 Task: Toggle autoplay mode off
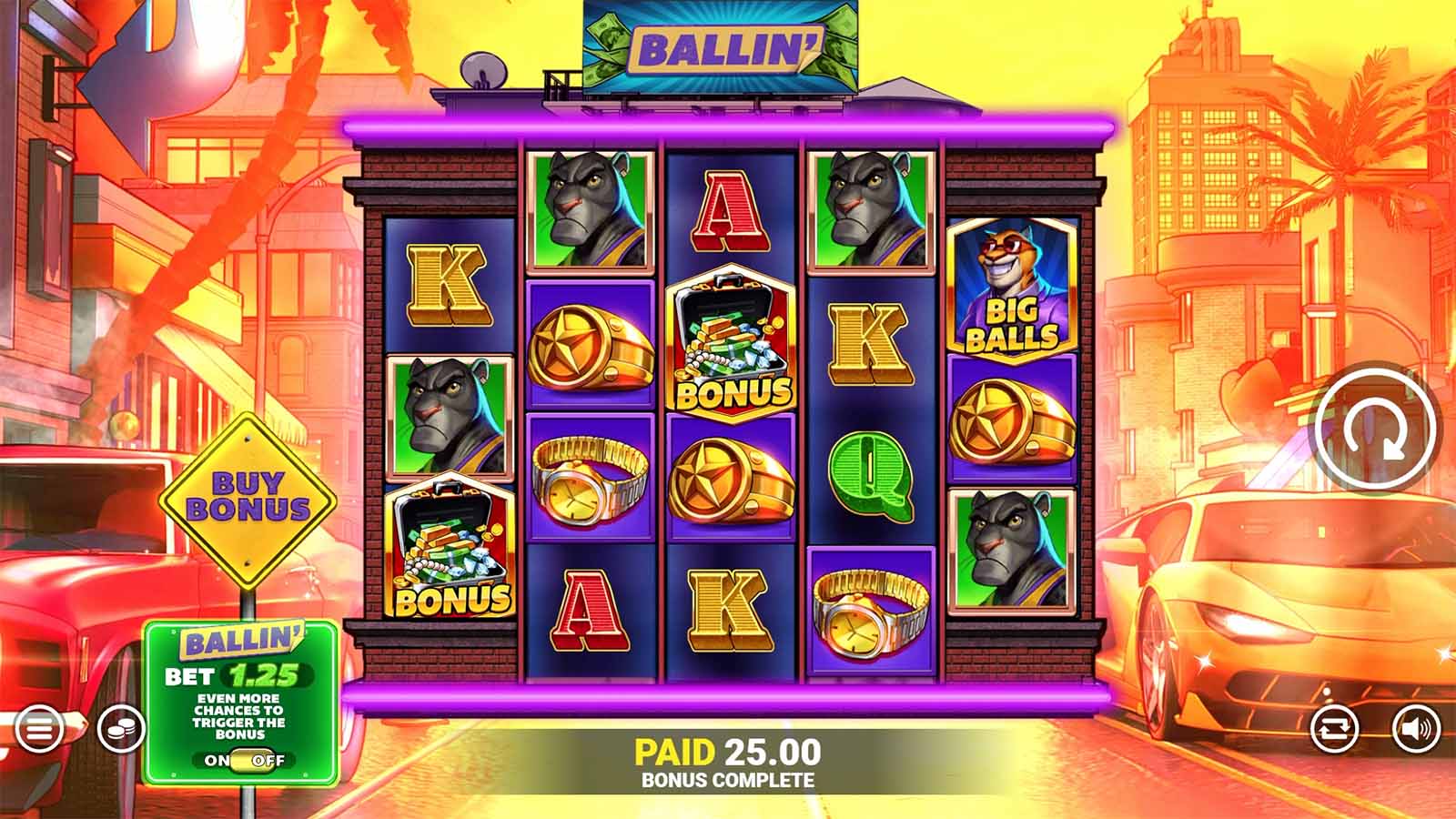1334,728
